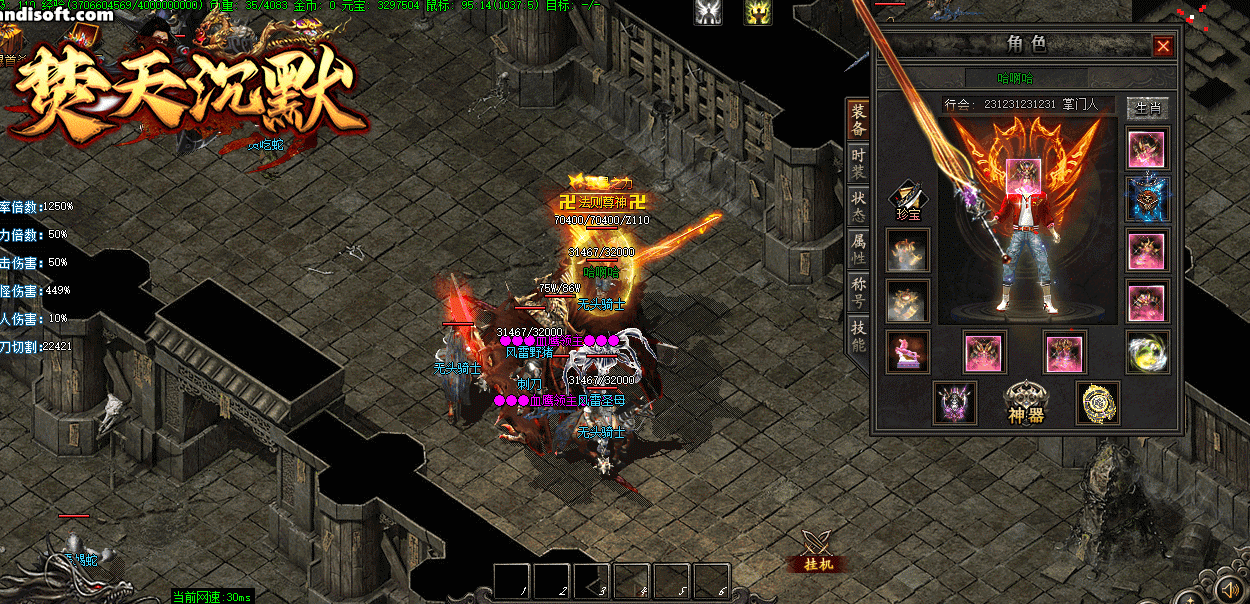Viewport: 1250px width, 604px height.
Task: Select the pink statue equipment slot
Action: (908, 352)
